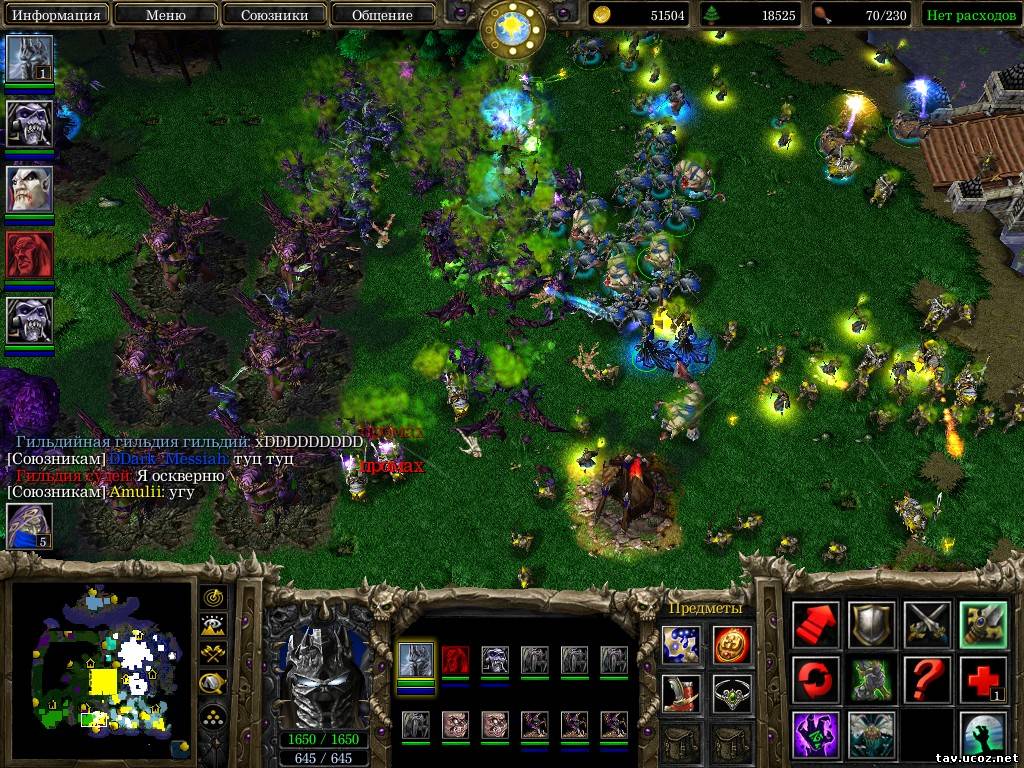The image size is (1024, 768).
Task: Open the Информация panel
Action: coord(56,15)
